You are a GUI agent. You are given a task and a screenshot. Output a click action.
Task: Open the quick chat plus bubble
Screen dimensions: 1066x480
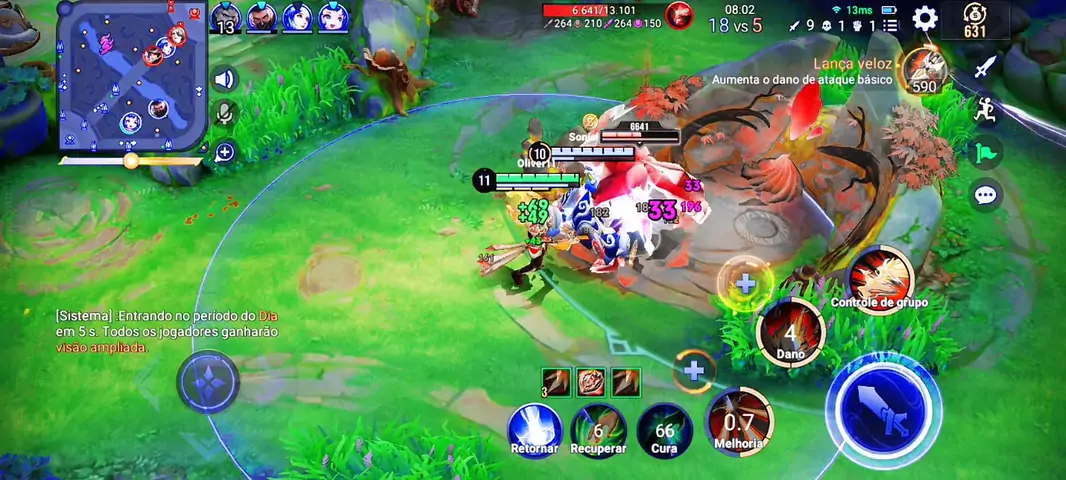point(225,152)
